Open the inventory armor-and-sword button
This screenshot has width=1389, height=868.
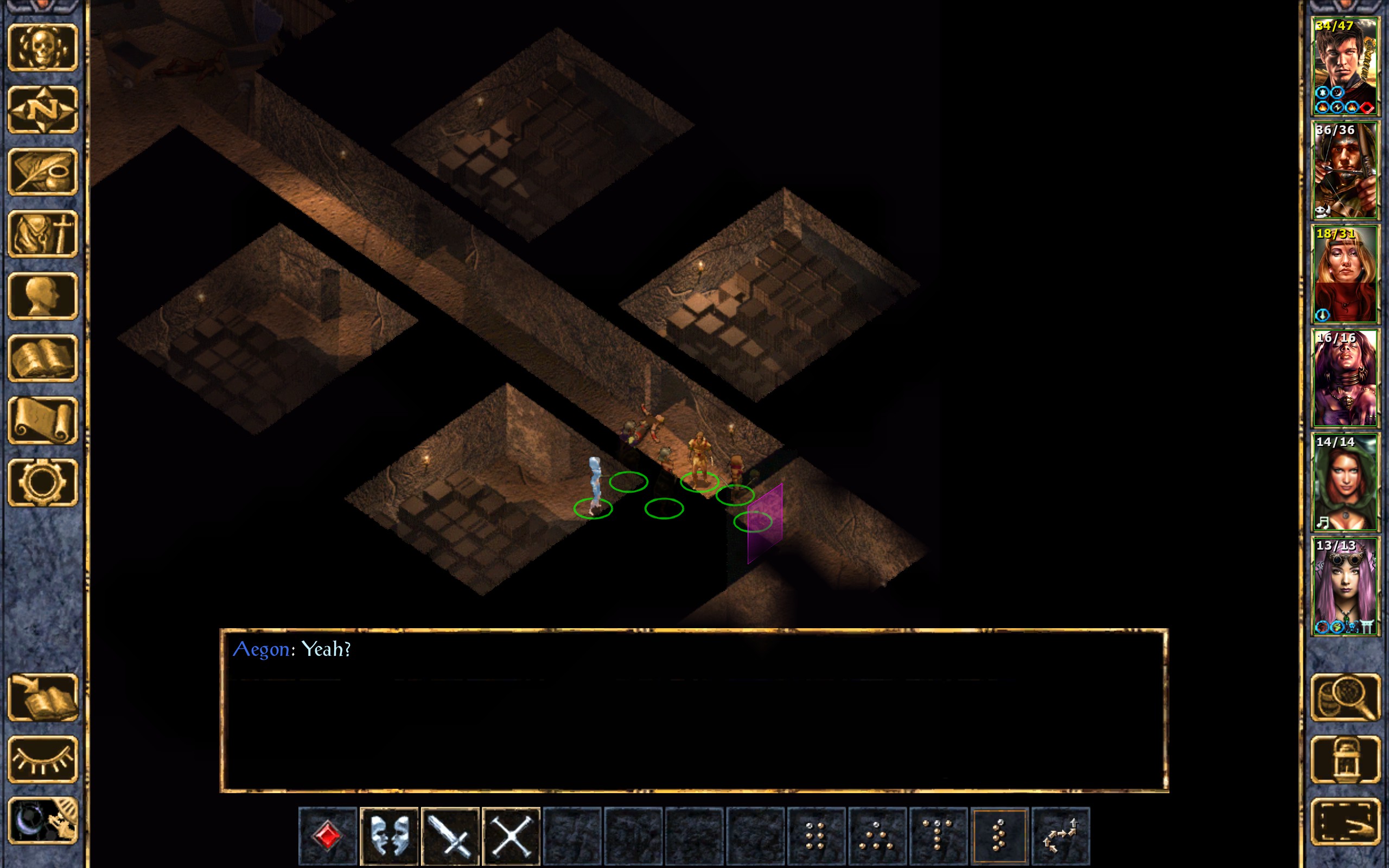(x=43, y=234)
